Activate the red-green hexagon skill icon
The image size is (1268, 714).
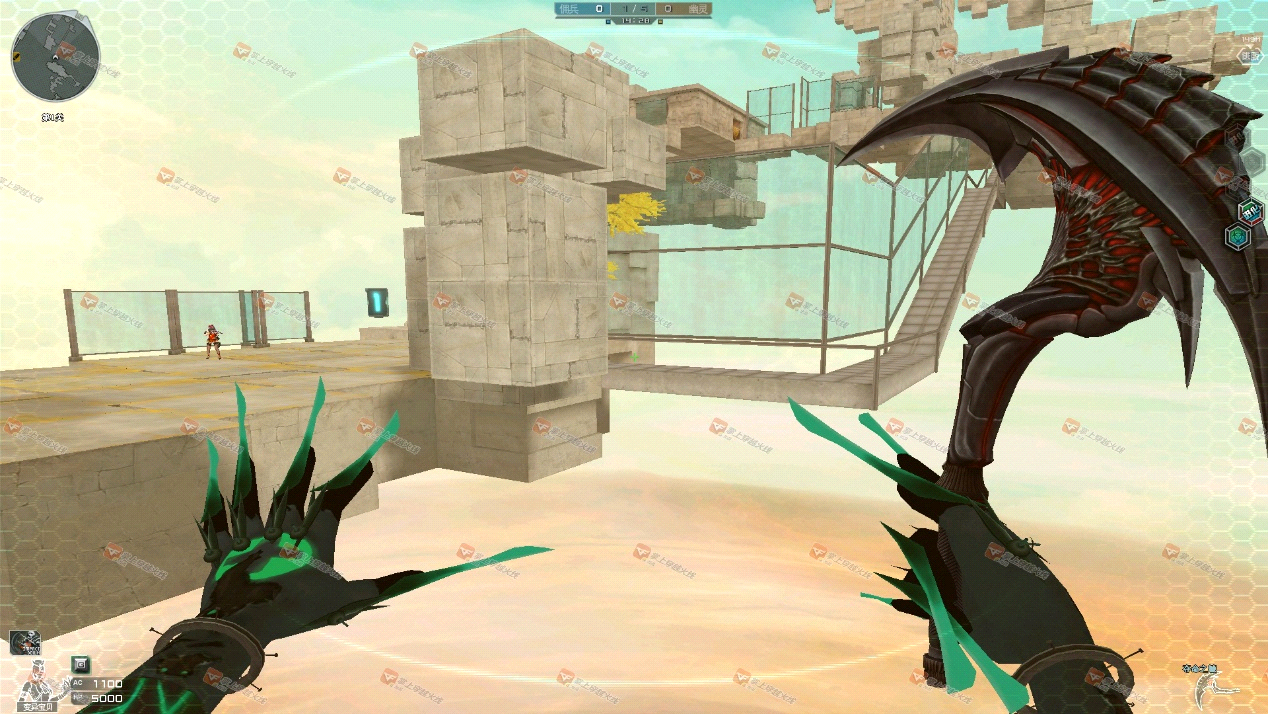pyautogui.click(x=1250, y=212)
